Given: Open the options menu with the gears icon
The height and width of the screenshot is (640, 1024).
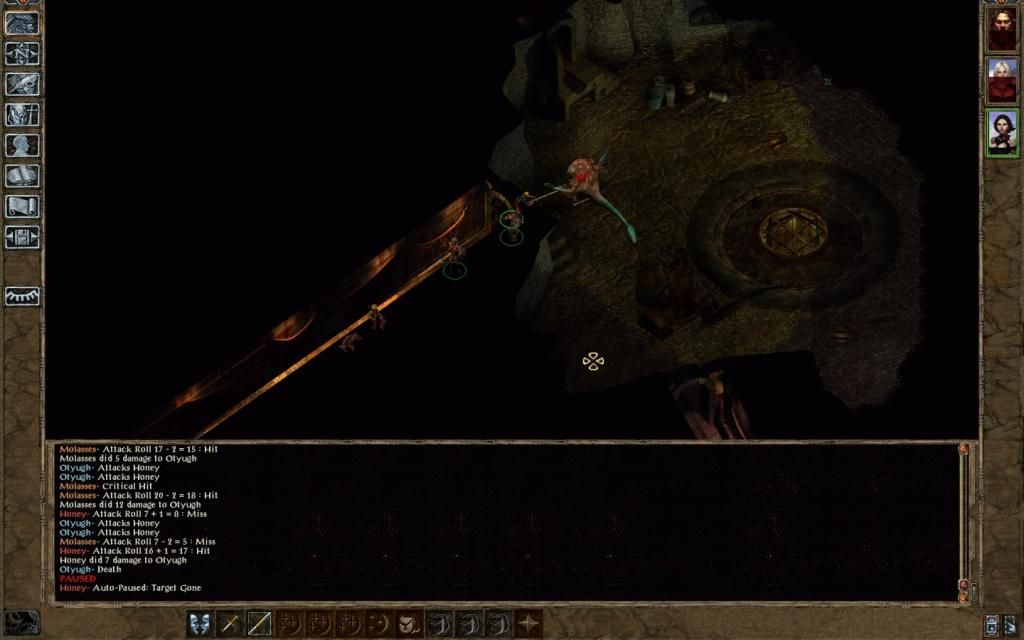Looking at the screenshot, I should coord(22,237).
